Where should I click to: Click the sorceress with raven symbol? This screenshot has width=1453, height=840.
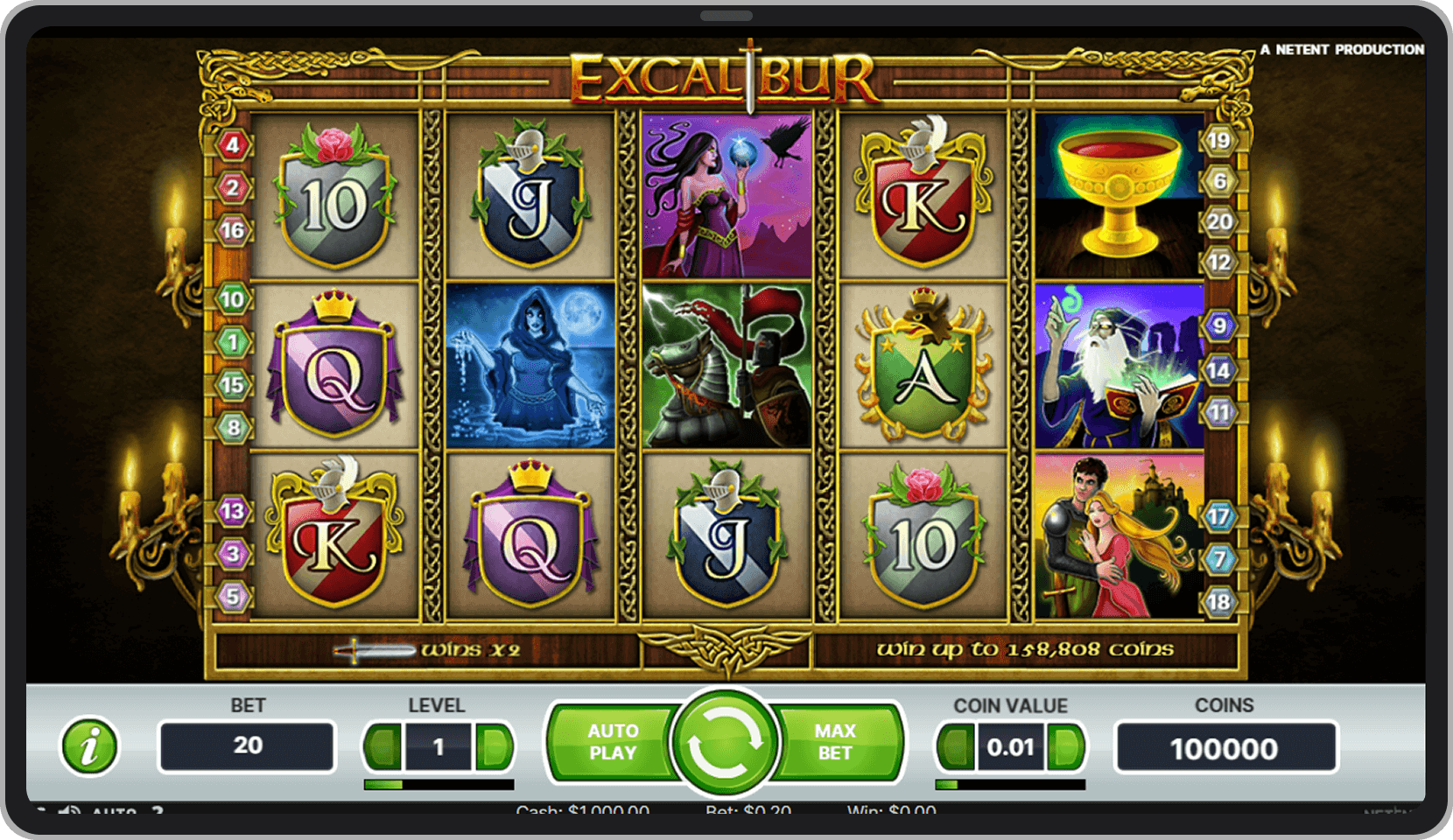coord(726,194)
